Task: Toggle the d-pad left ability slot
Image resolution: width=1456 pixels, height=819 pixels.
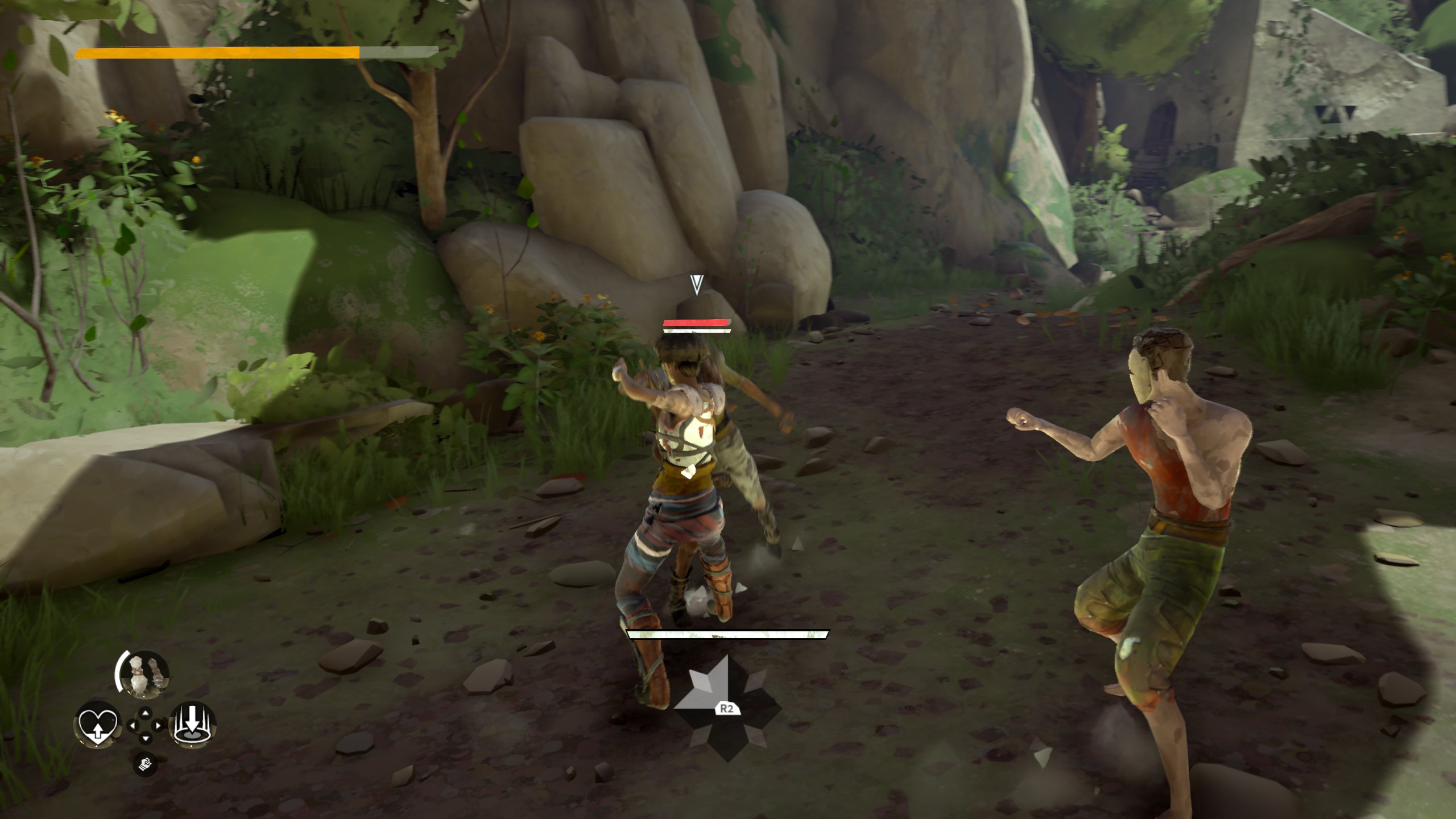Action: pyautogui.click(x=133, y=725)
